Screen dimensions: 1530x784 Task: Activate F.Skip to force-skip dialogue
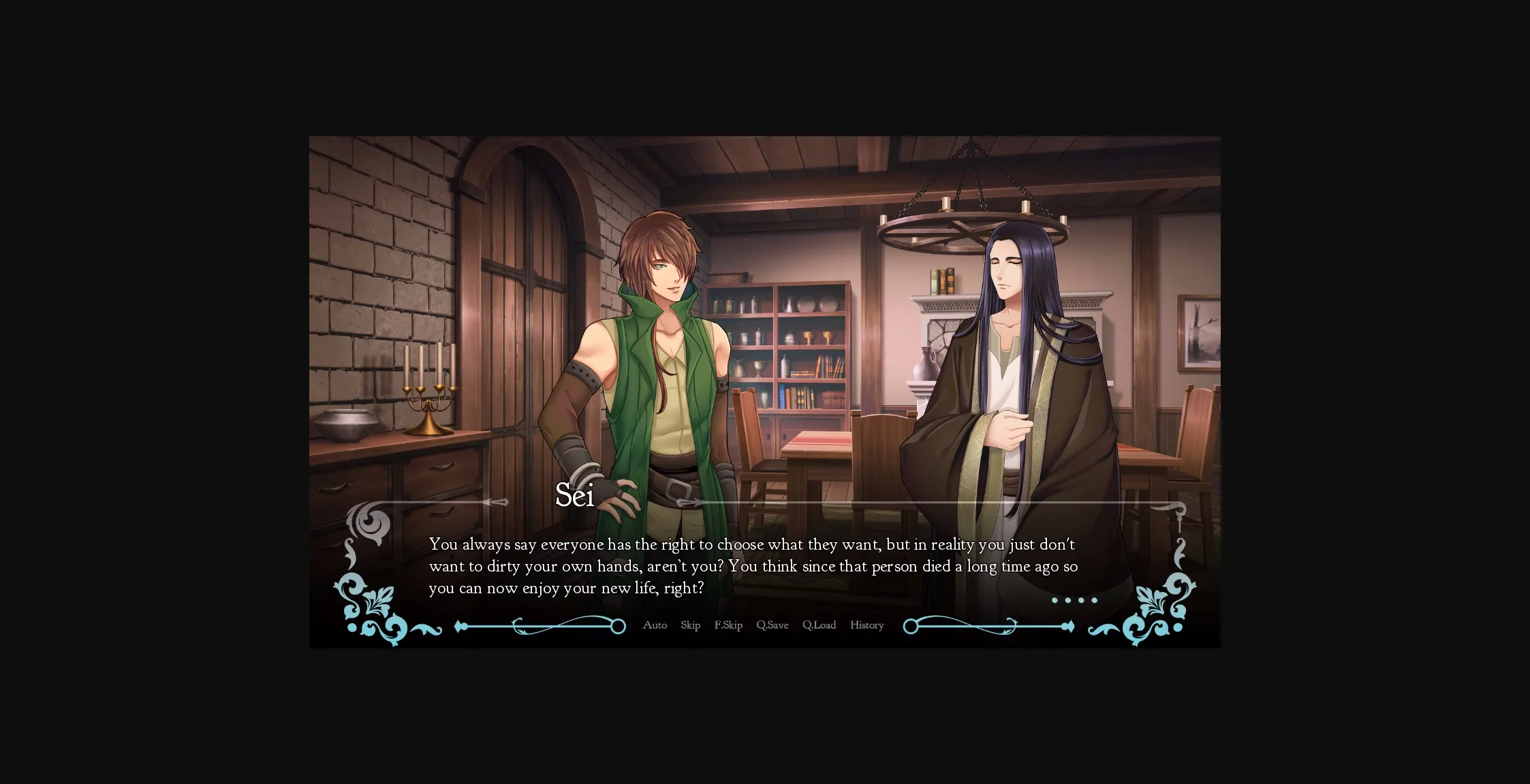click(728, 625)
